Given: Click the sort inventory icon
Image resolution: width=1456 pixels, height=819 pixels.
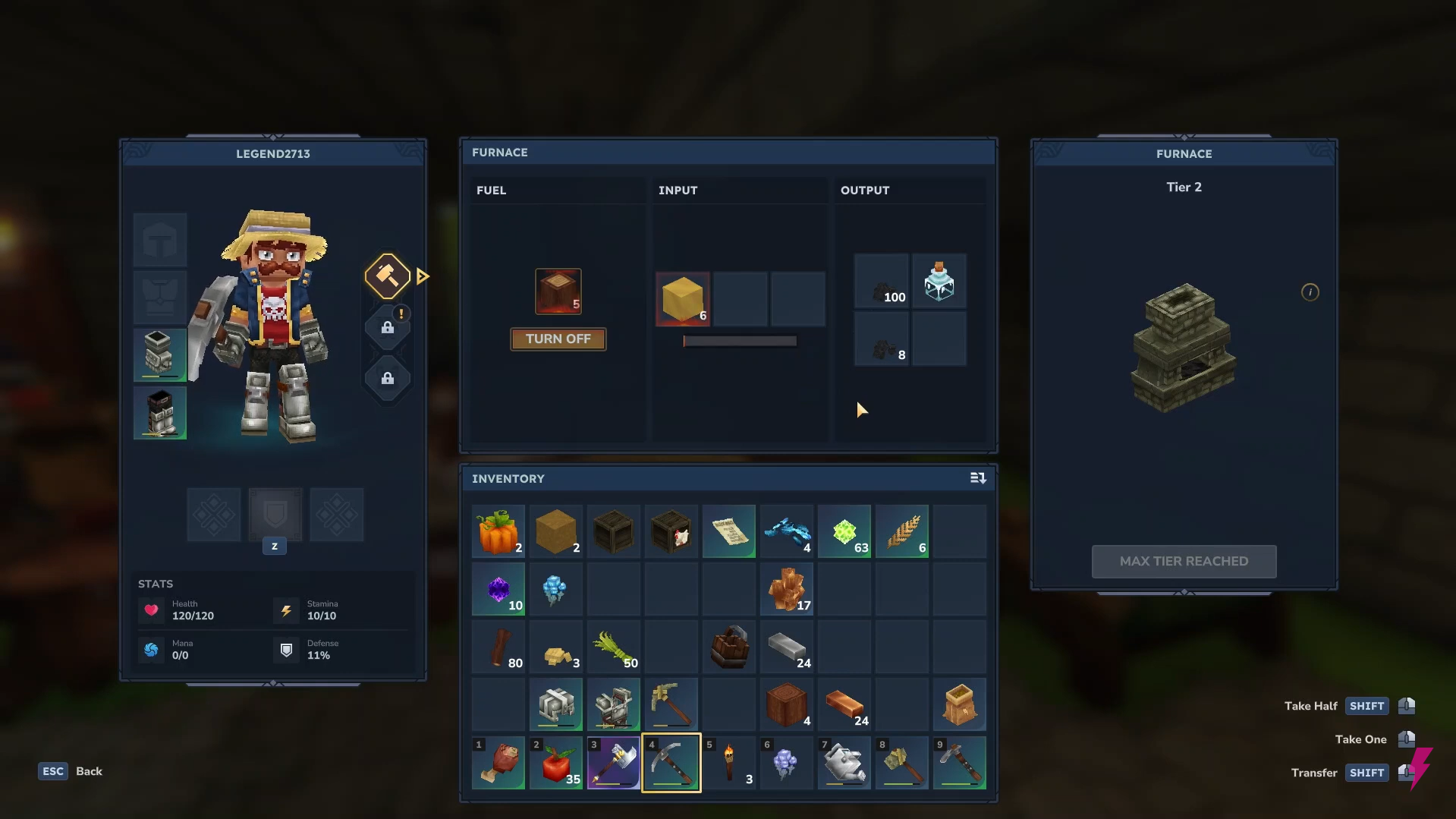Looking at the screenshot, I should point(978,478).
